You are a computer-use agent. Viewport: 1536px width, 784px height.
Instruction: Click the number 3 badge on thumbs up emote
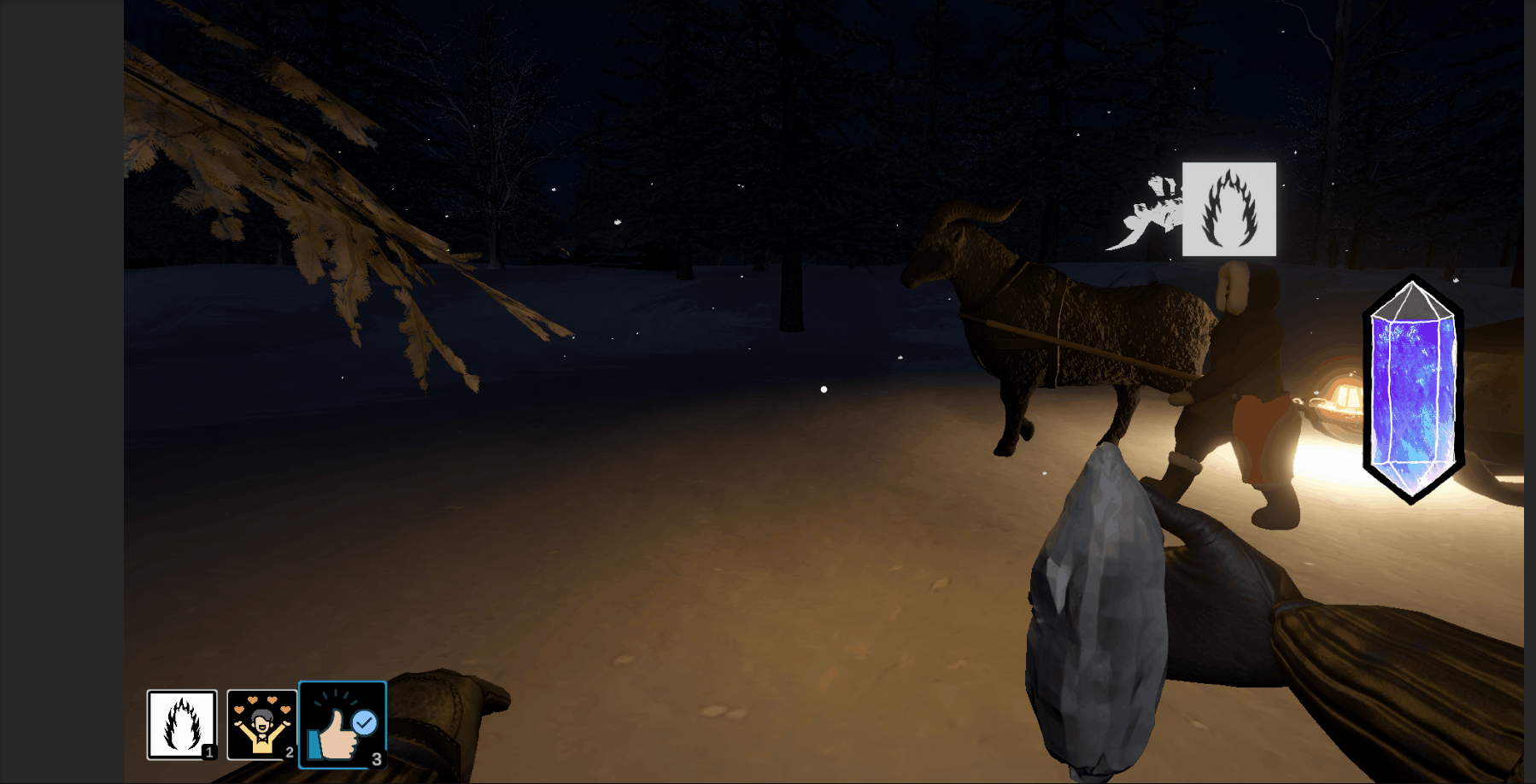(x=378, y=756)
